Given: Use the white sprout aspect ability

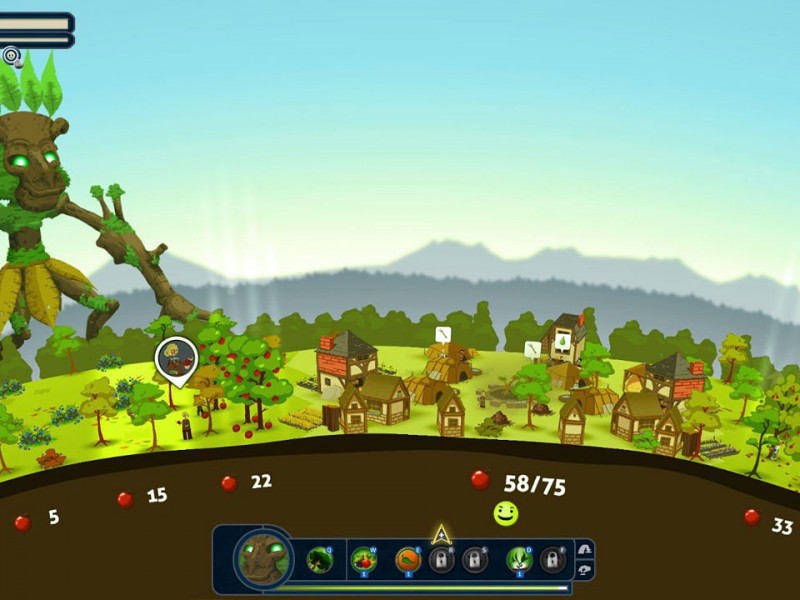Looking at the screenshot, I should [518, 558].
